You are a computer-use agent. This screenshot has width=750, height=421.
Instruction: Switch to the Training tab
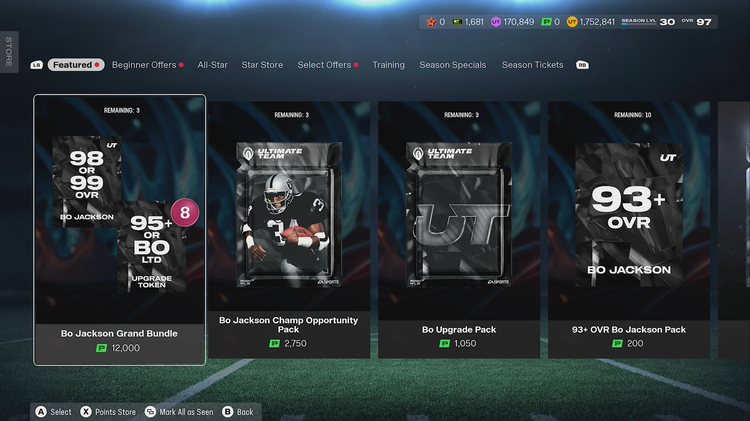(388, 65)
